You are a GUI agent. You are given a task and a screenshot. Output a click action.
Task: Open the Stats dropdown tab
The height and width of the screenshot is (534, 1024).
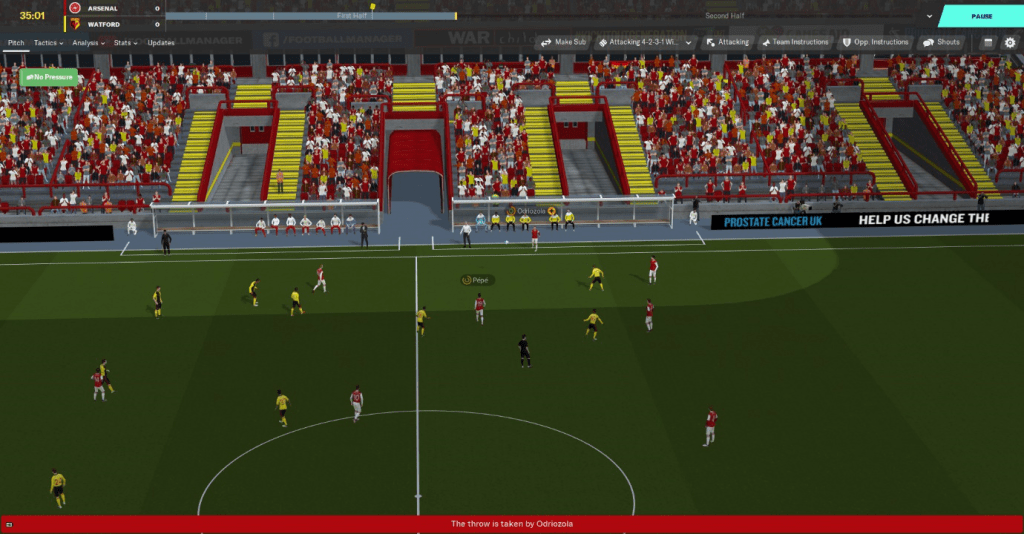pos(125,43)
